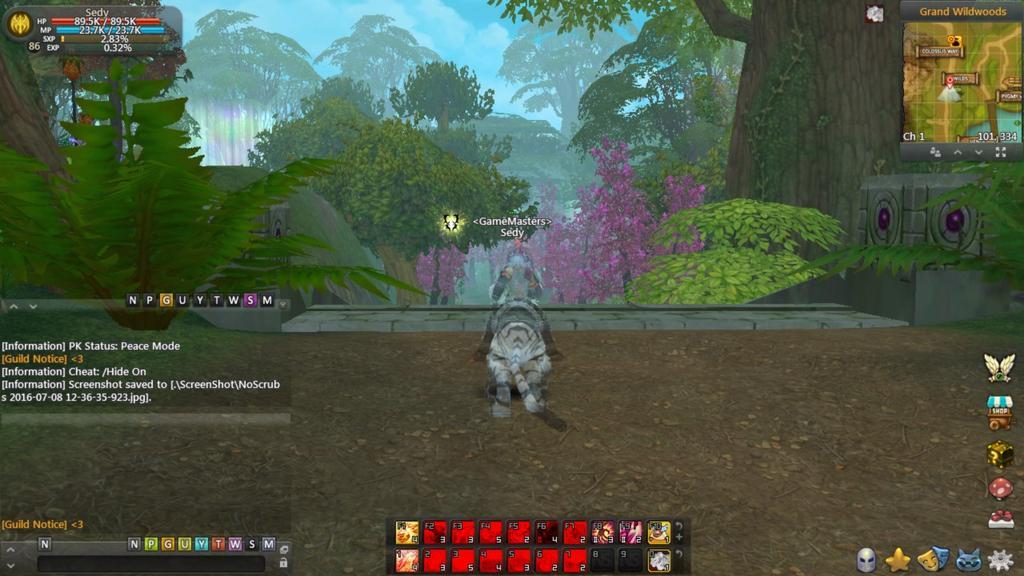Open the silver helmet character icon

pos(866,560)
